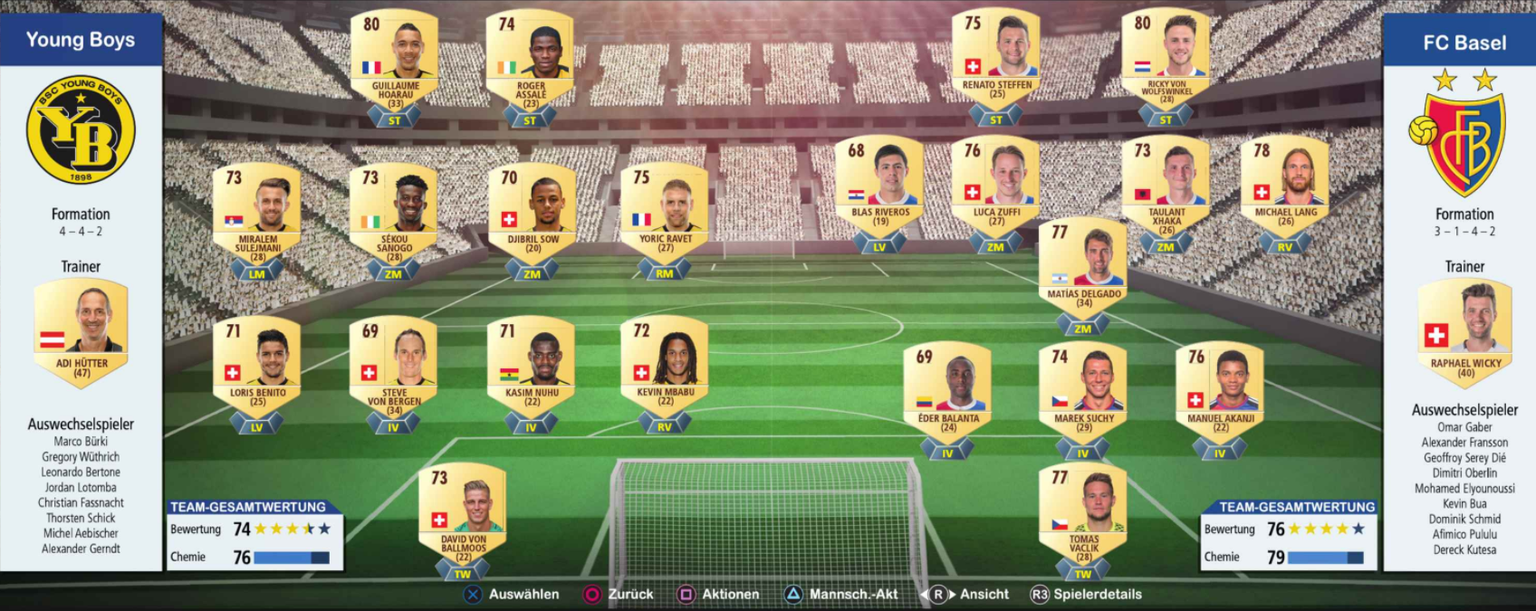Select goalkeeper David von Ballmoos

point(462,514)
